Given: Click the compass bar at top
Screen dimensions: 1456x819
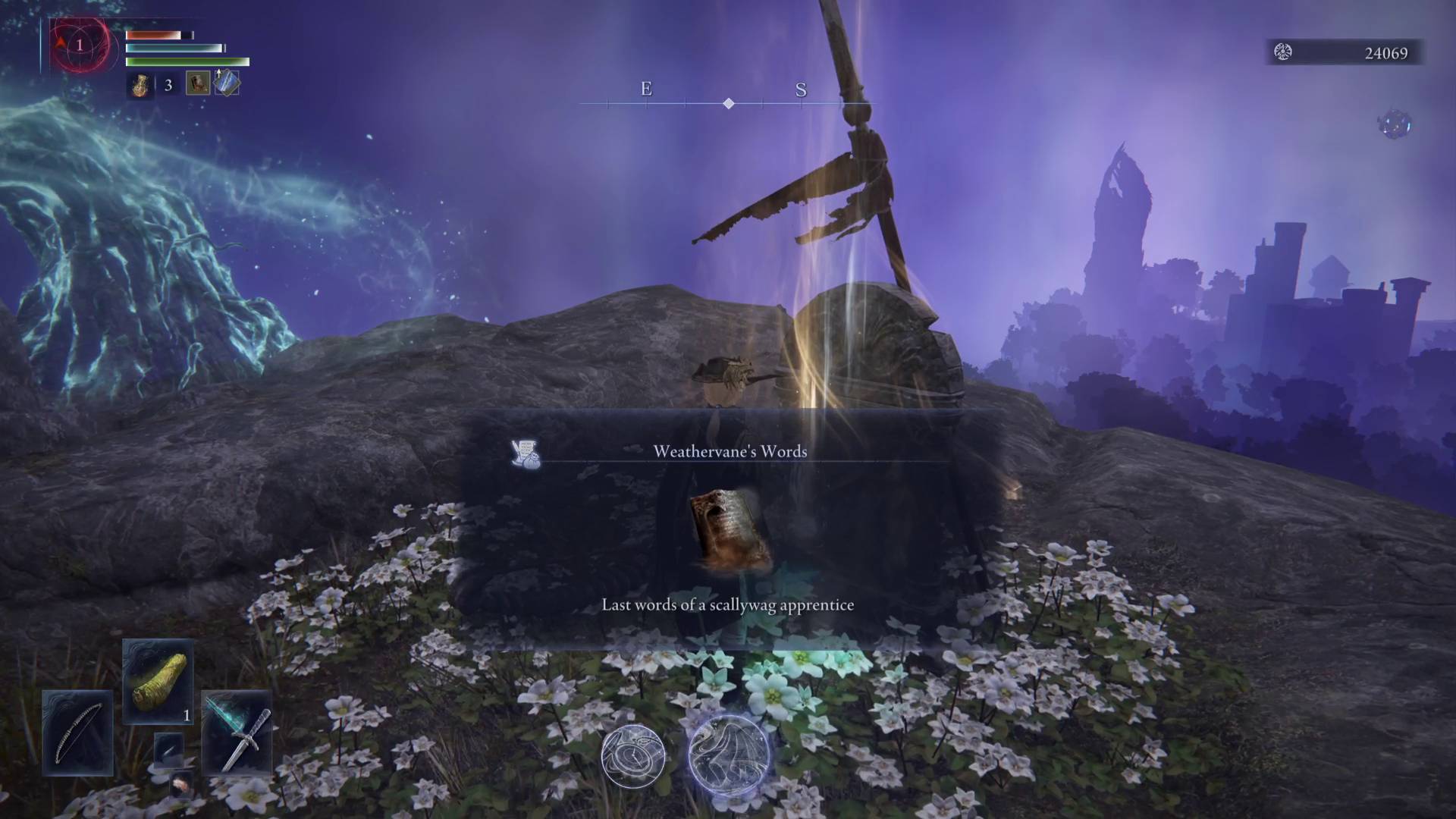Looking at the screenshot, I should coord(728,102).
